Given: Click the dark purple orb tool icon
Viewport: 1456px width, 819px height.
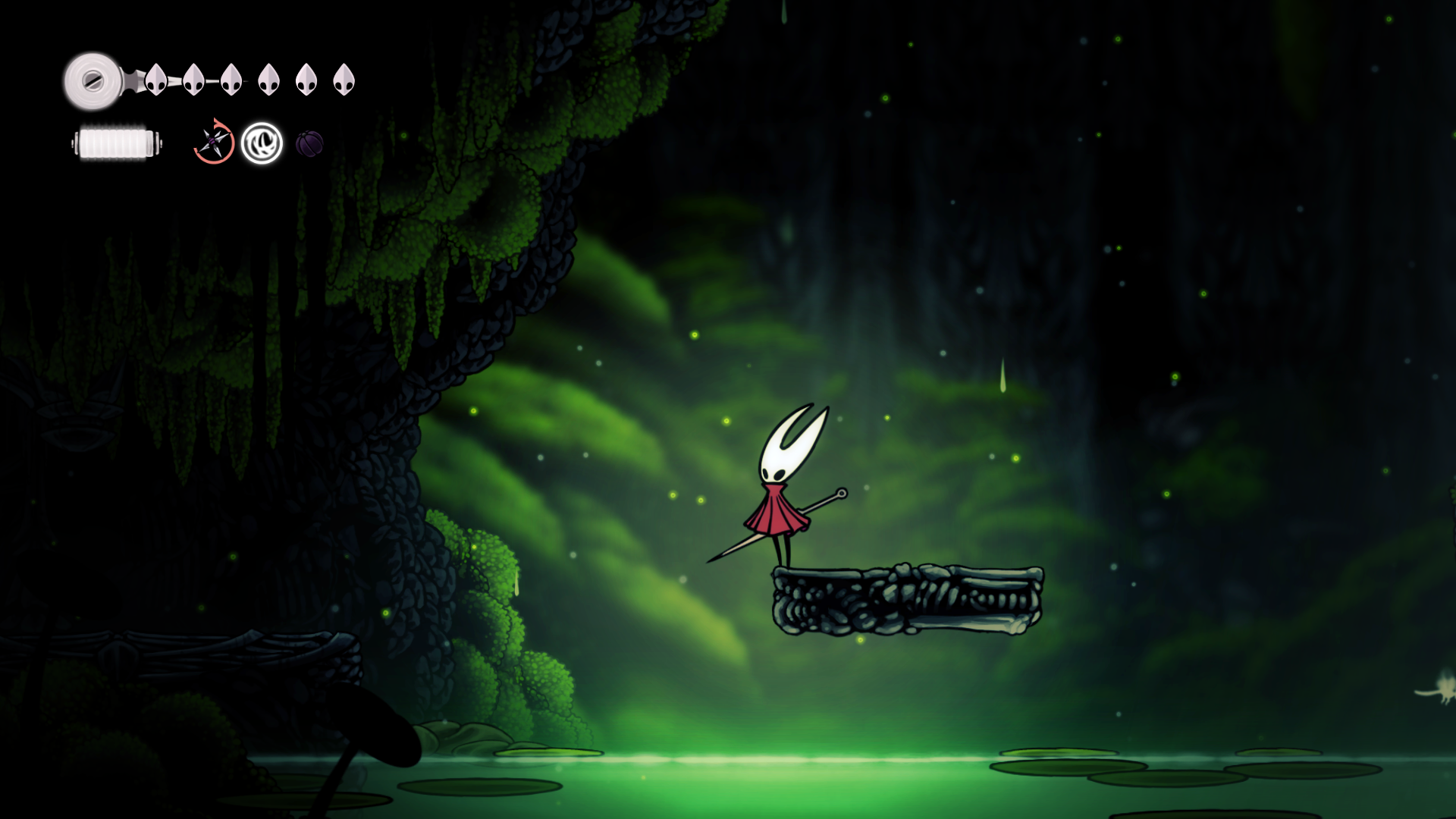Looking at the screenshot, I should (x=309, y=143).
